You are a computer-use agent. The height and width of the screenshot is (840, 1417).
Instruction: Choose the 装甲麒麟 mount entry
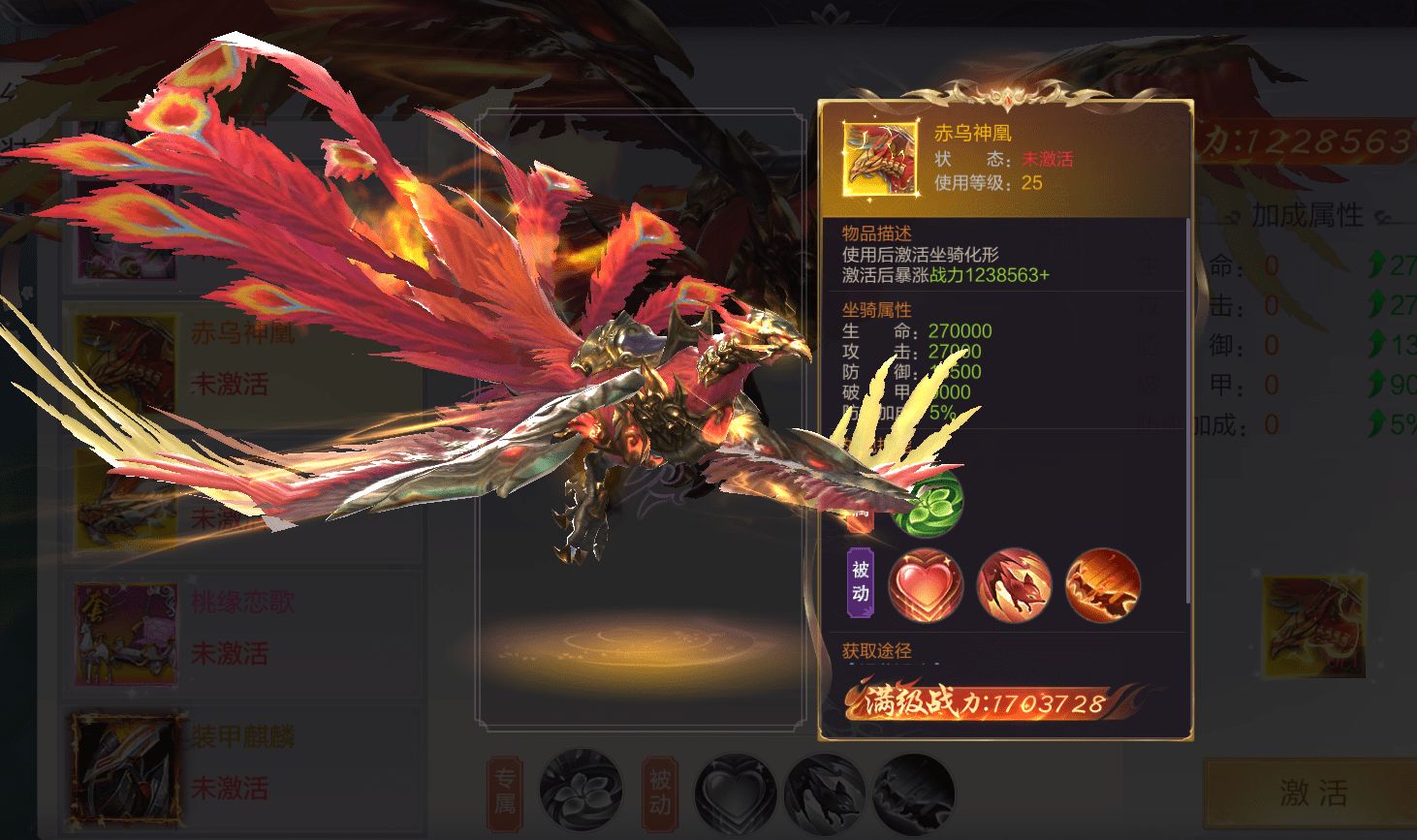[x=242, y=762]
